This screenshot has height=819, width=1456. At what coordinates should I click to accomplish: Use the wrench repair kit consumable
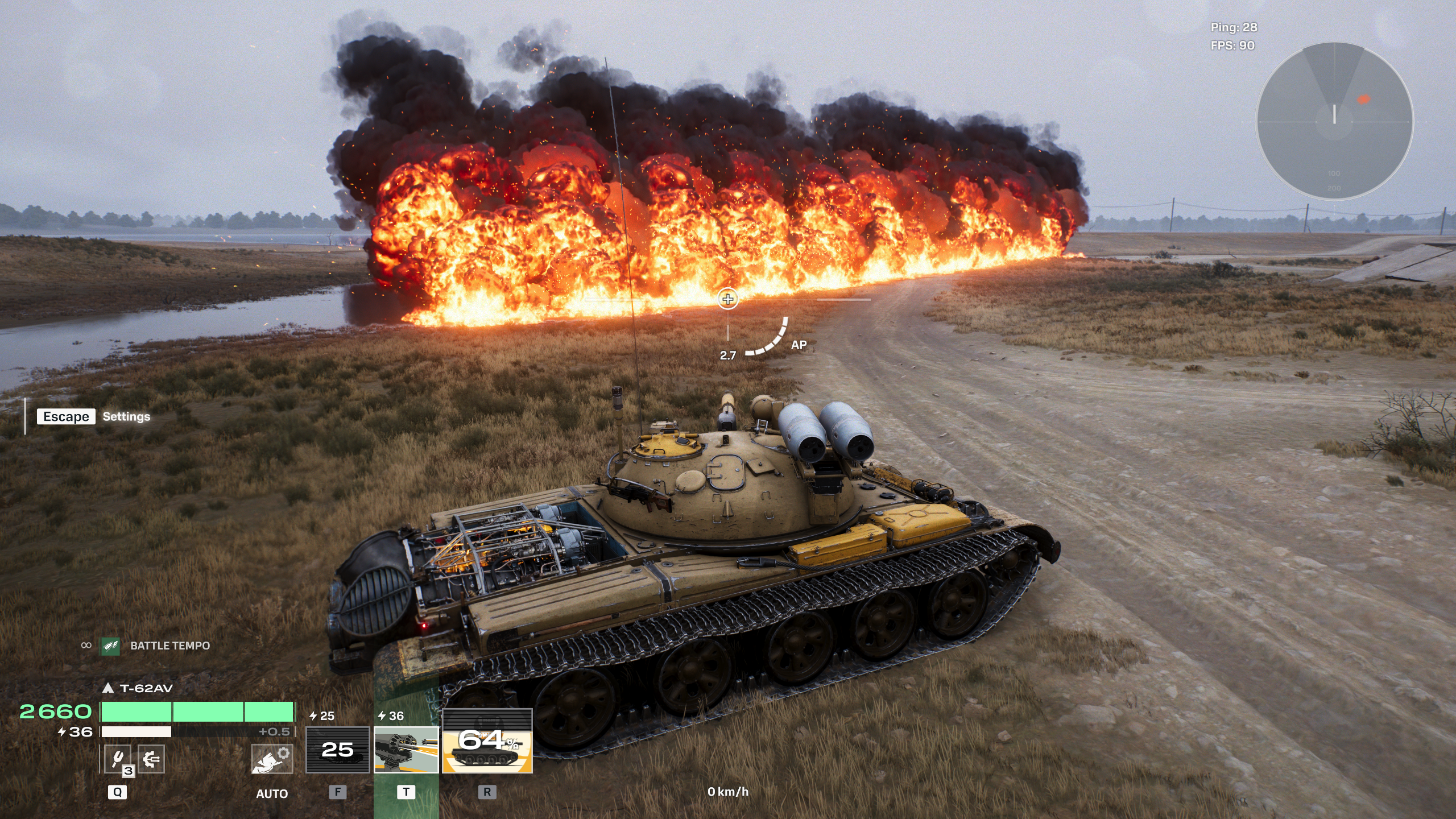(118, 759)
